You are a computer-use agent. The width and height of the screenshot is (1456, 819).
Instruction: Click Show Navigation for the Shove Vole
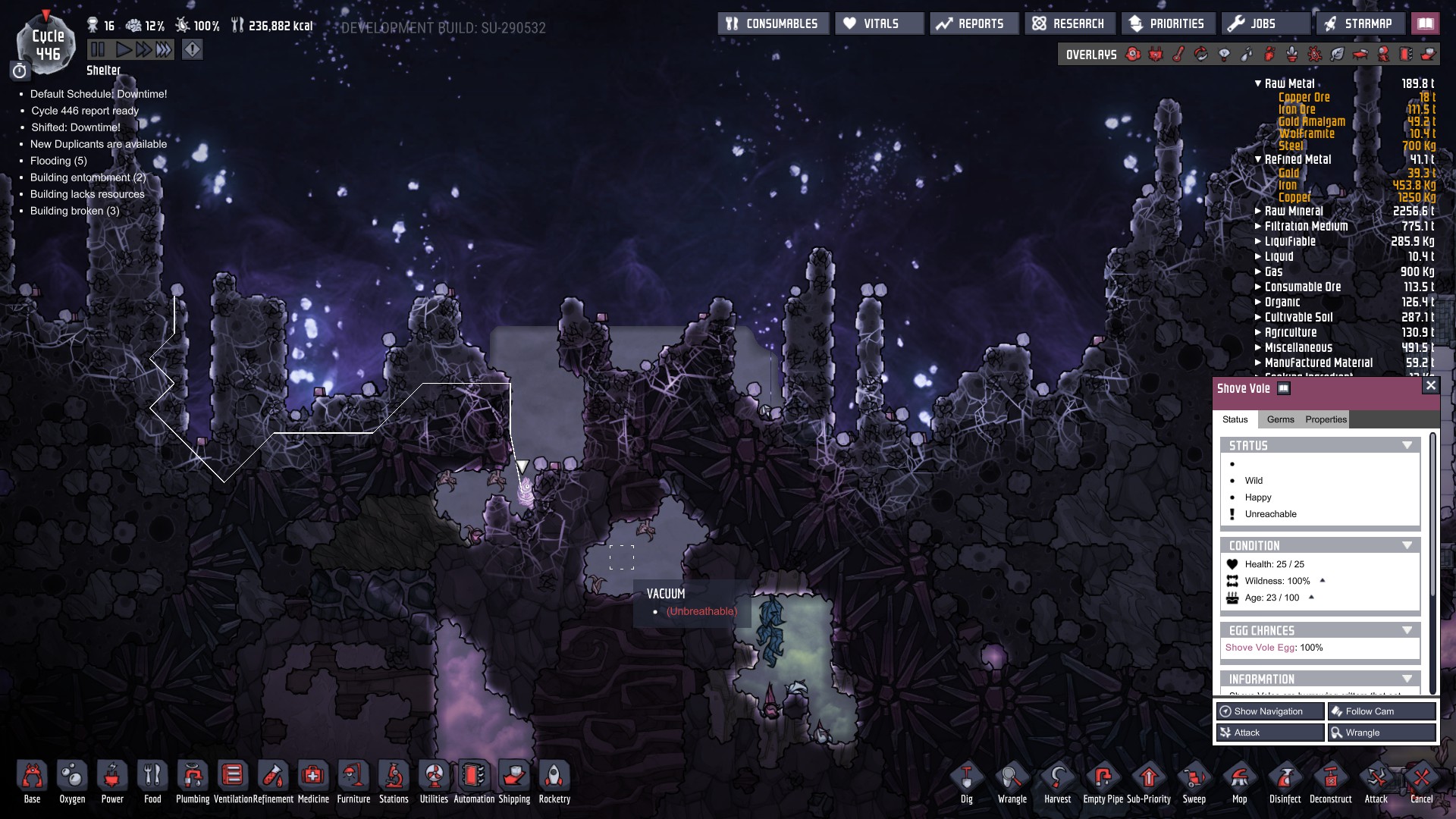point(1269,711)
